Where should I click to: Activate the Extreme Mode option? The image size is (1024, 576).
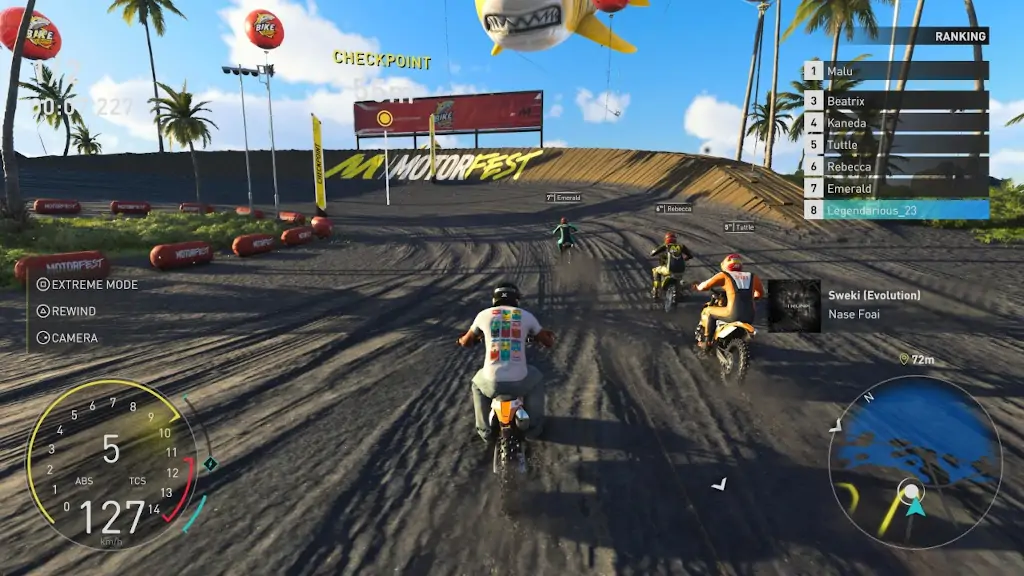[x=87, y=284]
